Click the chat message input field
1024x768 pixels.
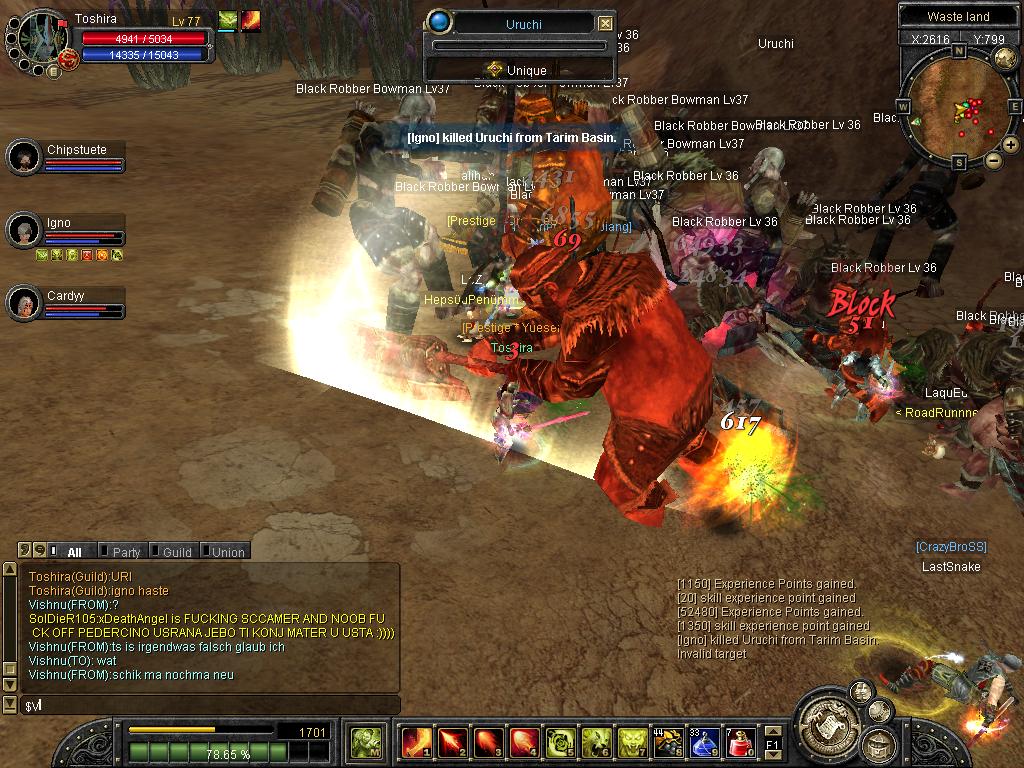click(210, 706)
